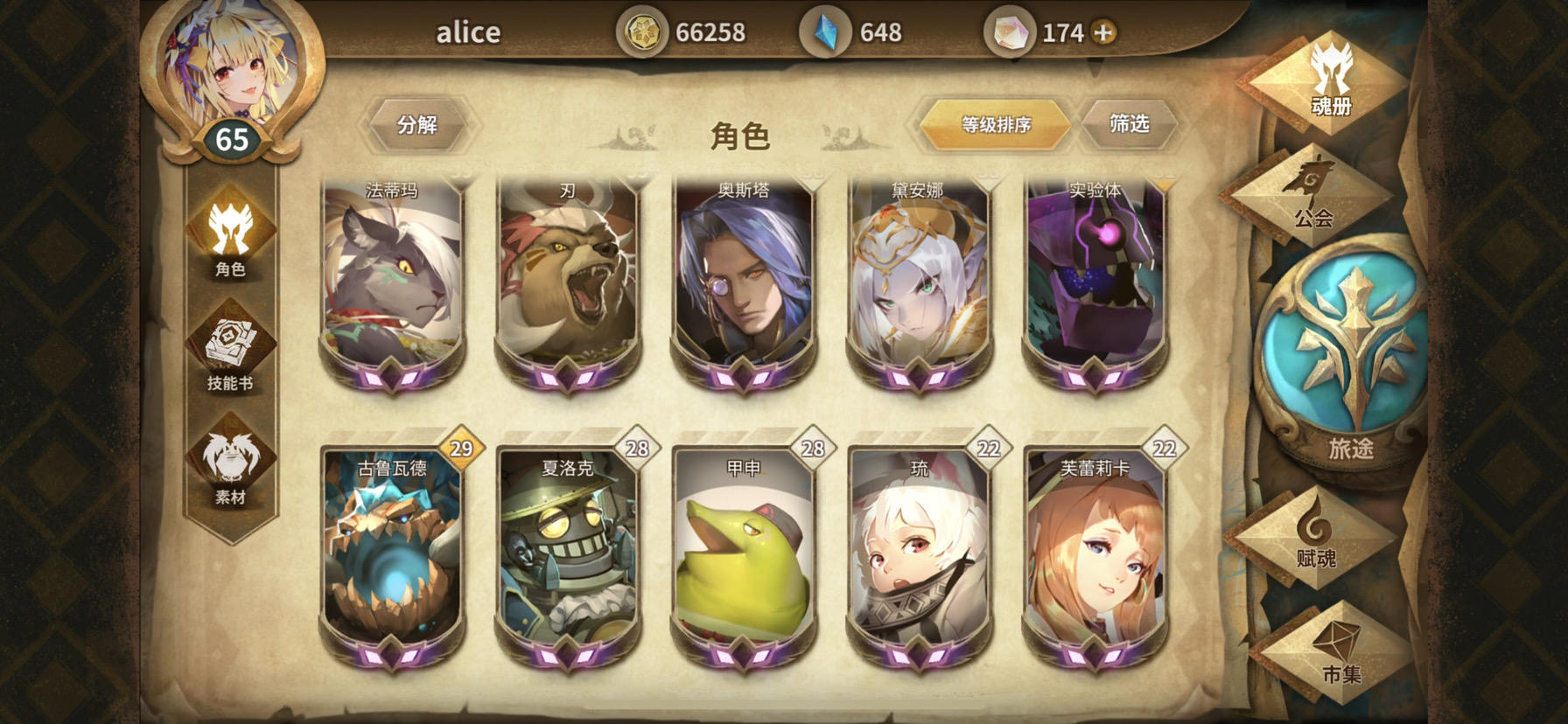Select the 等级排序 level sorting option

coord(992,124)
